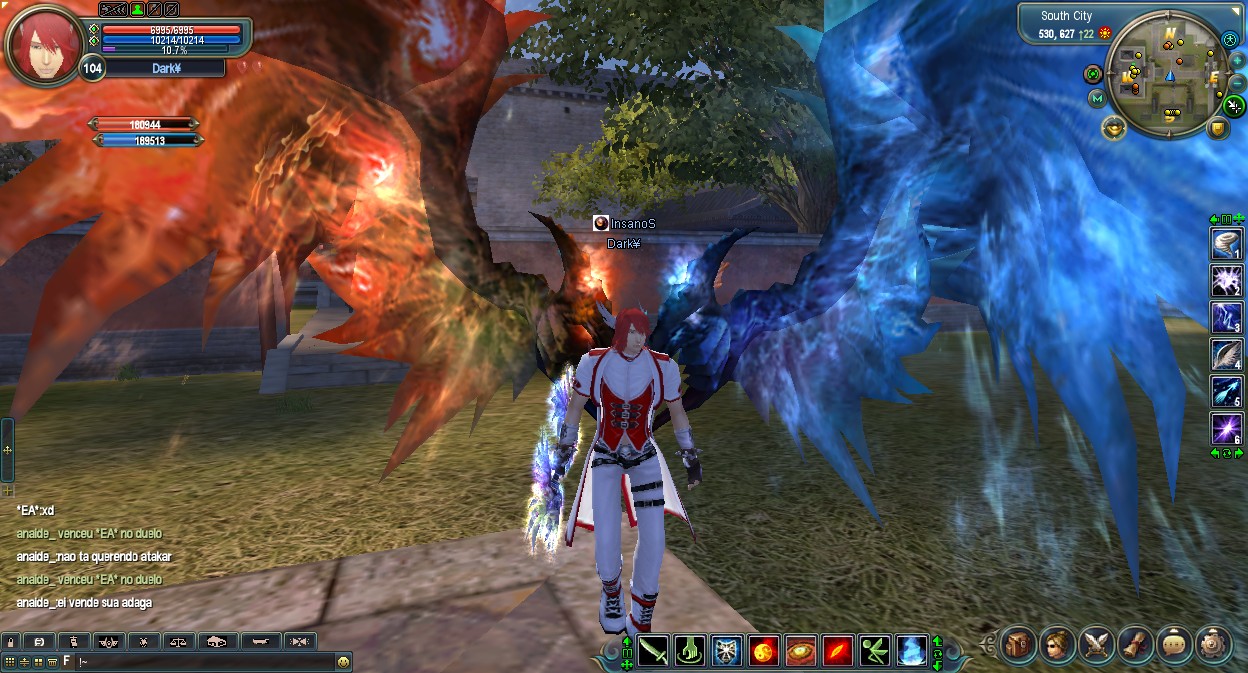Screen dimensions: 1248x673
Task: Open the world map with M button
Action: (x=1097, y=98)
